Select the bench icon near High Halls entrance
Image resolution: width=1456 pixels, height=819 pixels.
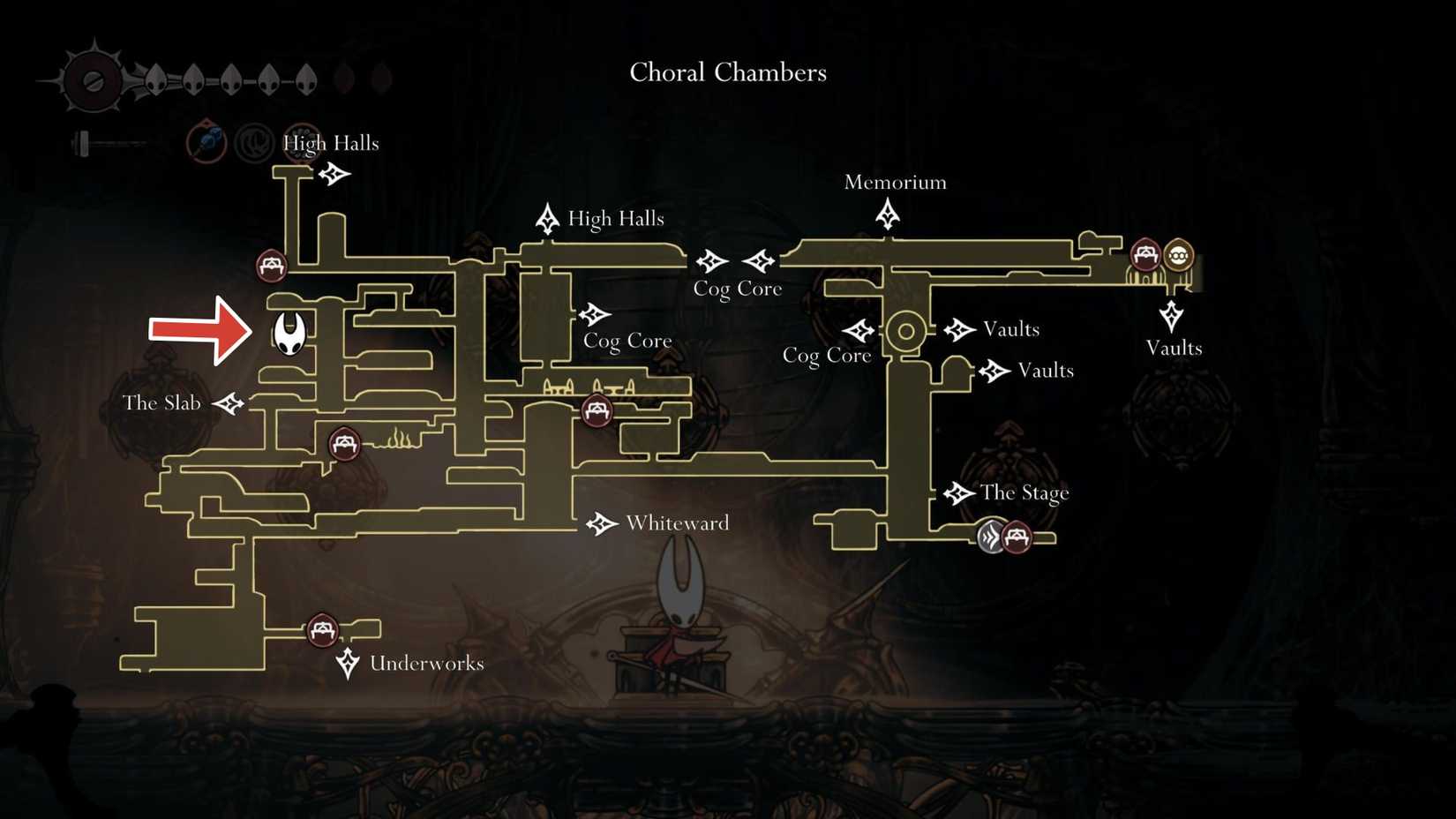tap(270, 263)
